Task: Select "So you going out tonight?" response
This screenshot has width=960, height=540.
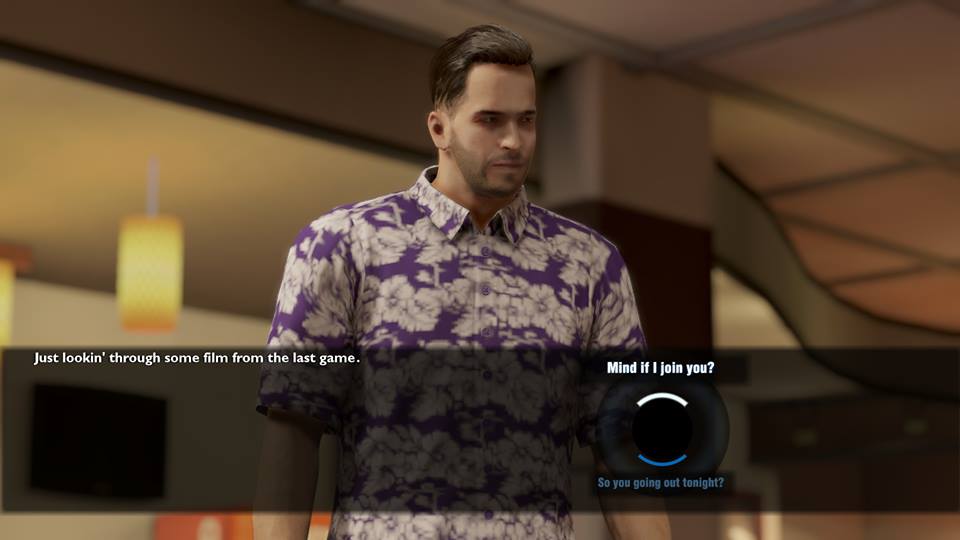Action: pos(660,483)
